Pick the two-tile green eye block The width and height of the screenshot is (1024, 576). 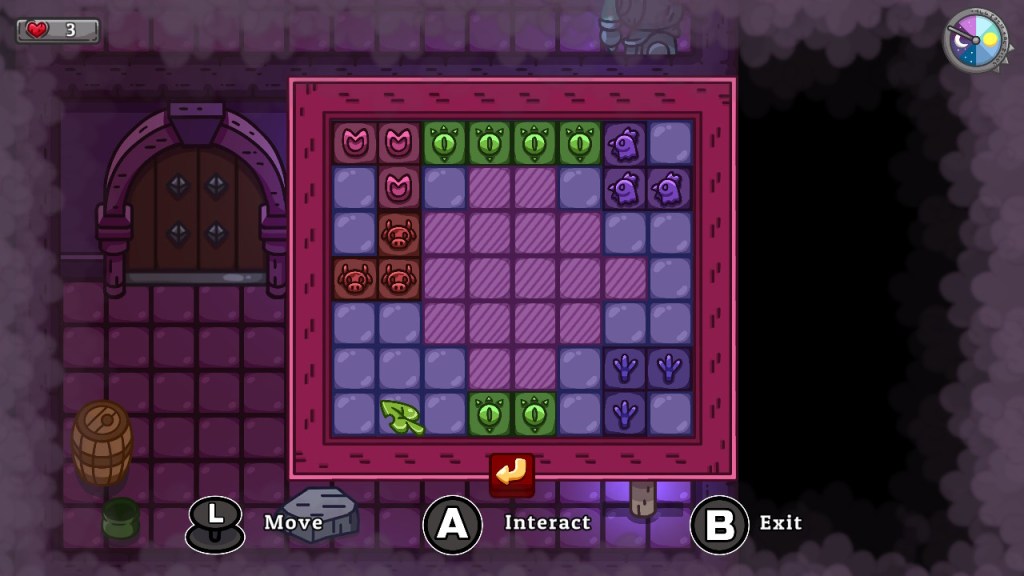click(511, 413)
